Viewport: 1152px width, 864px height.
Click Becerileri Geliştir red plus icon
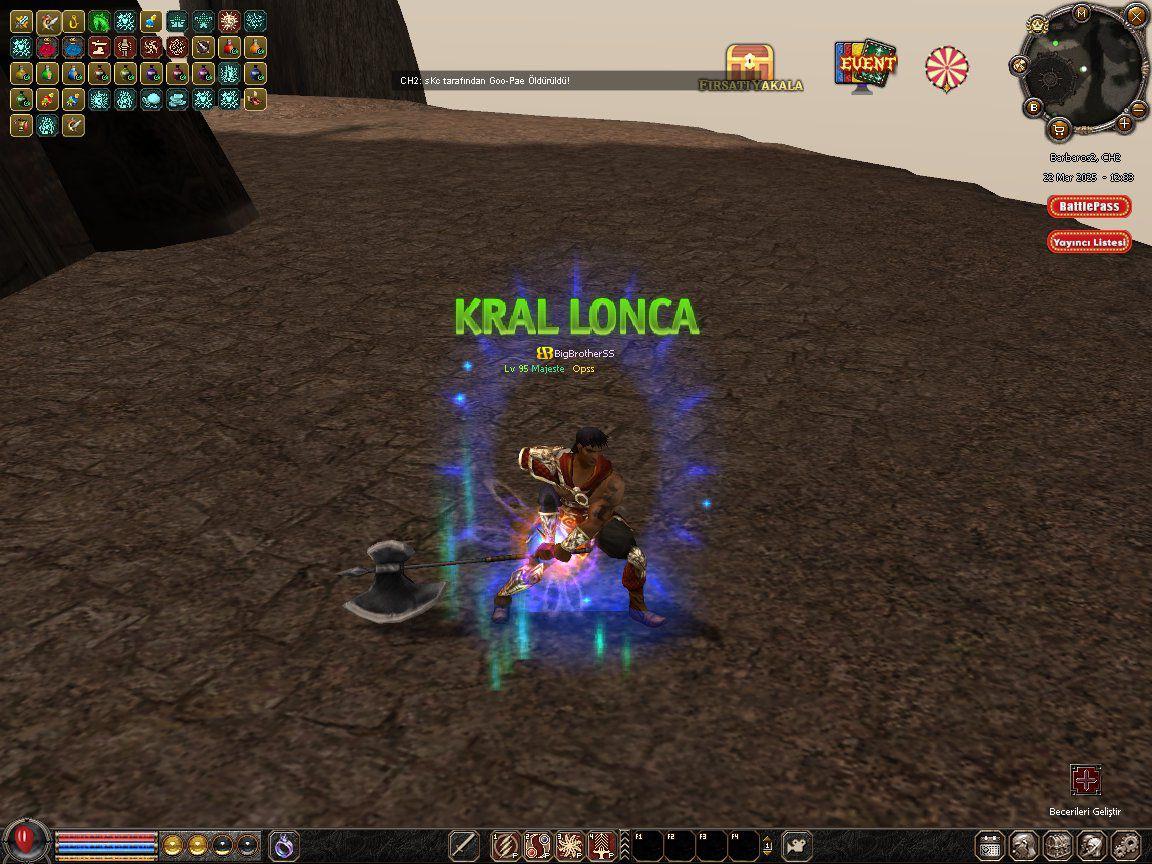(1085, 780)
